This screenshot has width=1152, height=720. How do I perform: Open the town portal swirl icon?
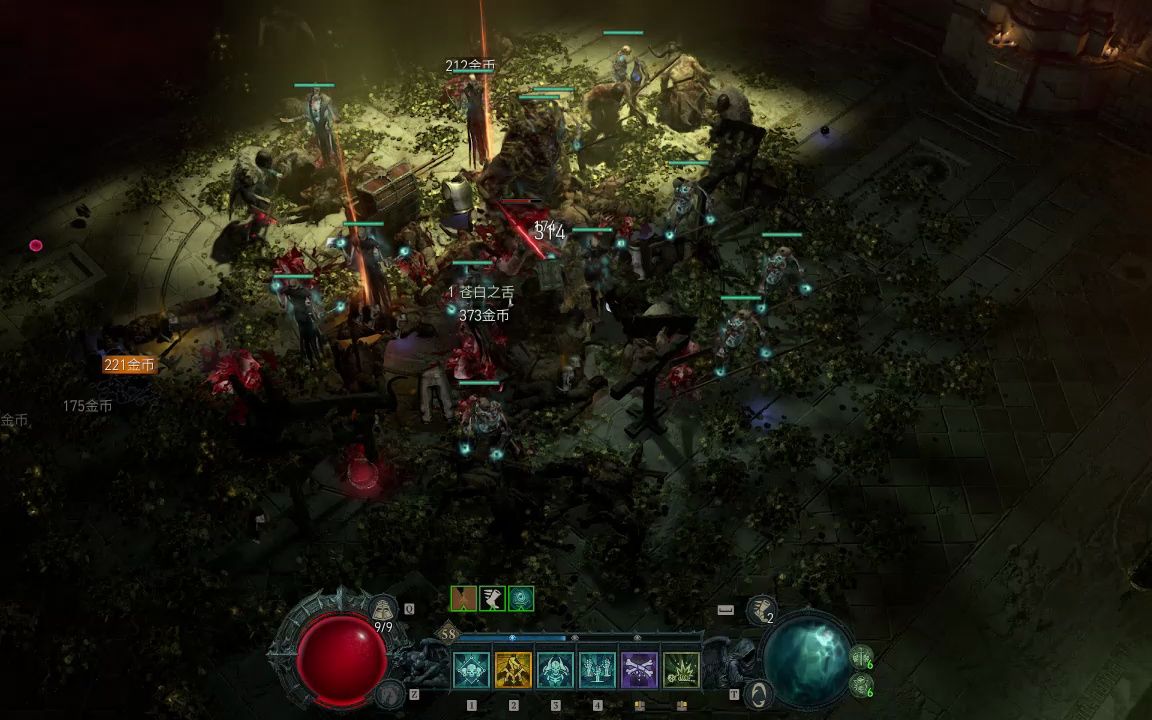[x=758, y=693]
